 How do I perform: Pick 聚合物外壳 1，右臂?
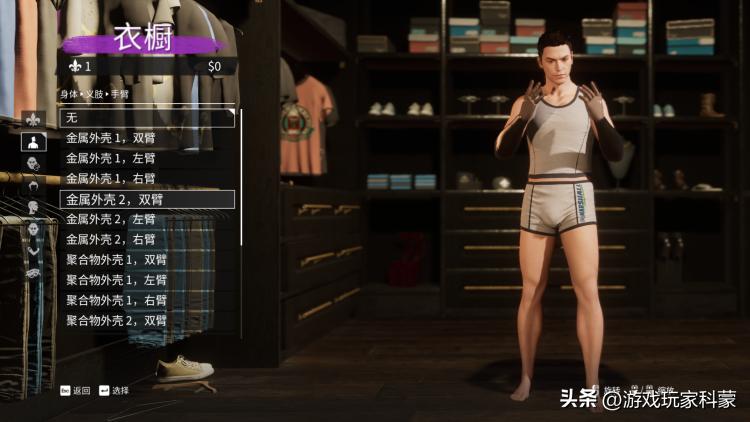147,300
